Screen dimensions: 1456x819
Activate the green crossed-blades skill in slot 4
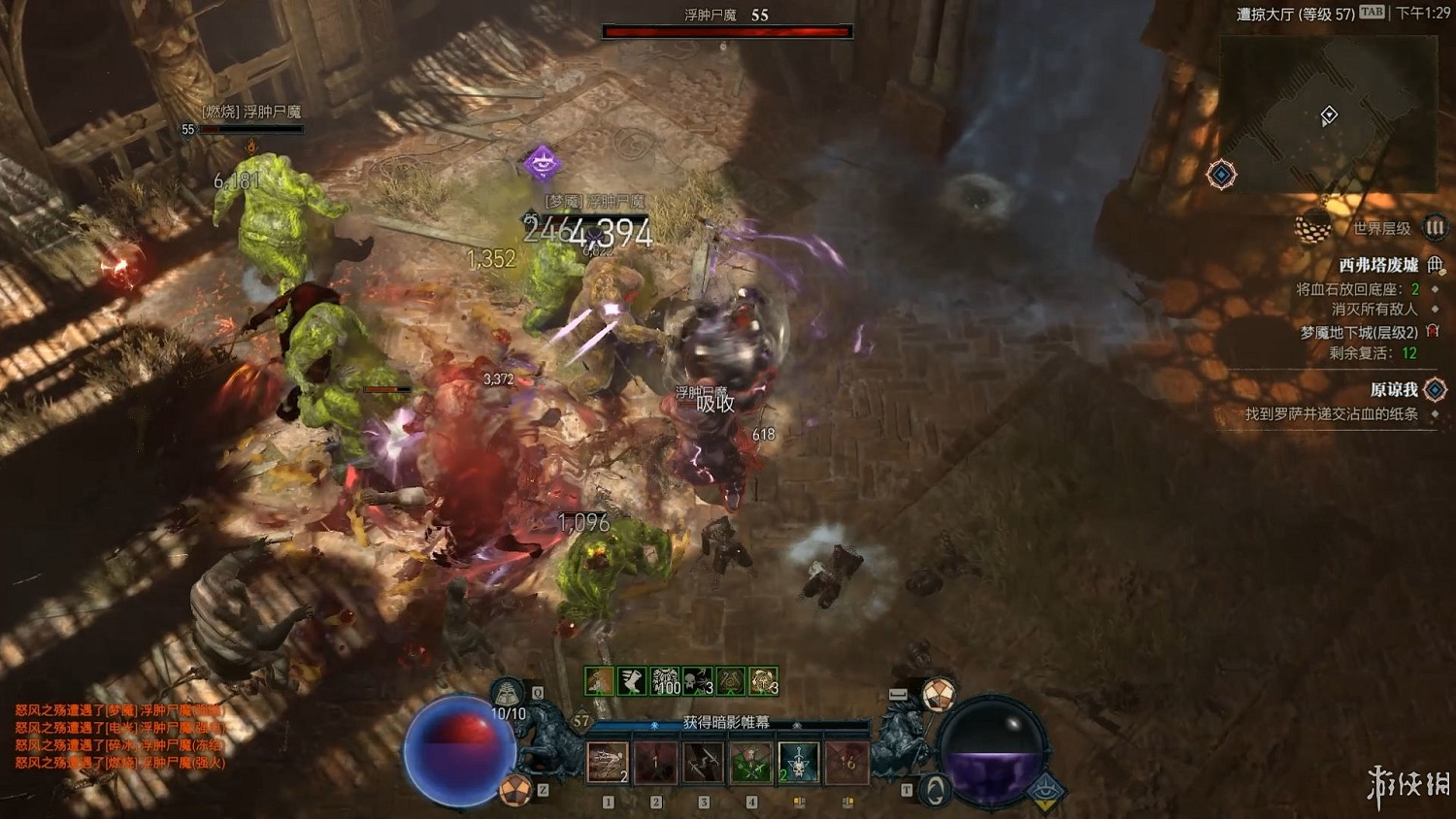pyautogui.click(x=750, y=764)
